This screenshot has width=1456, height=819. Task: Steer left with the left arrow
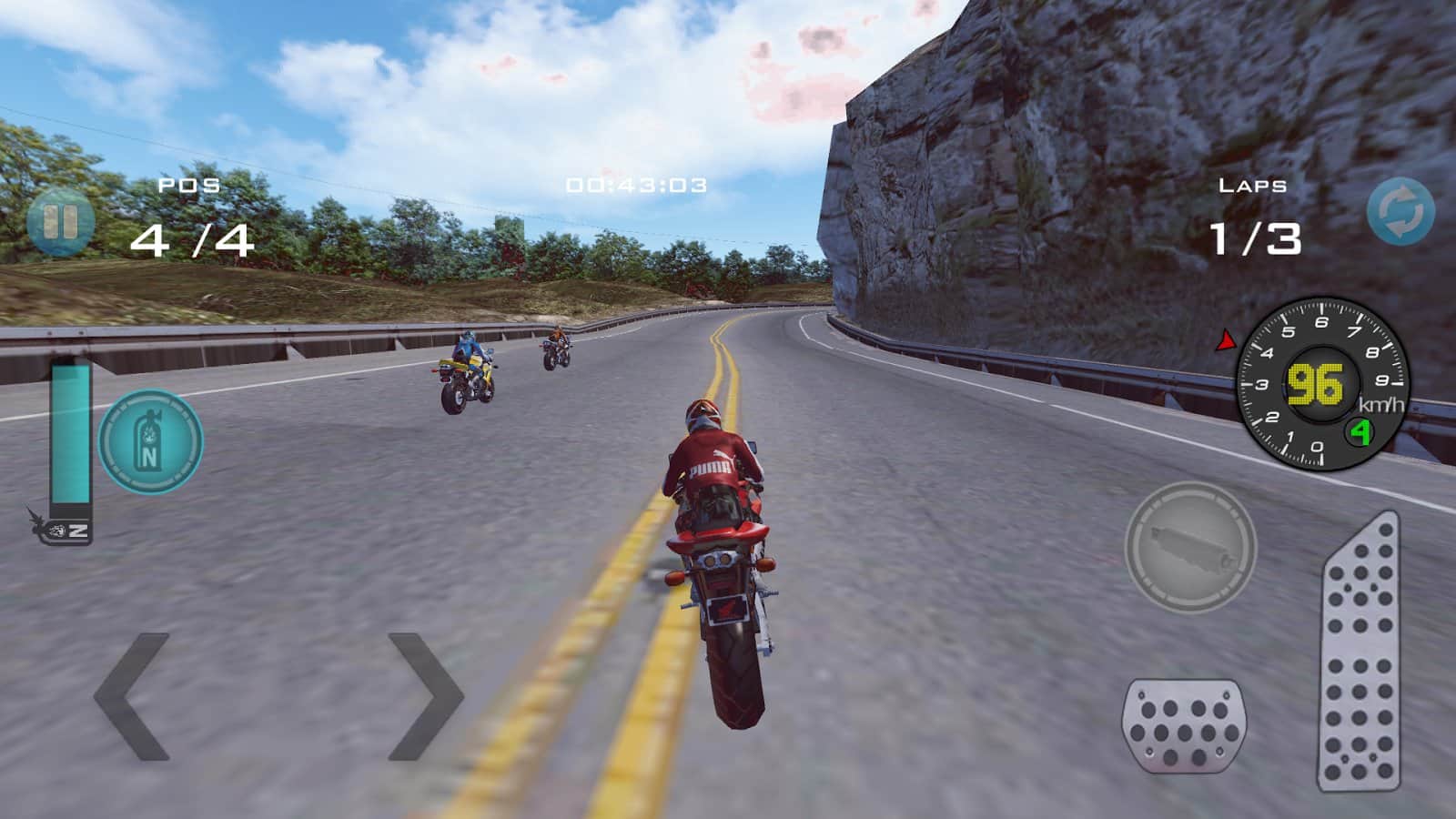[133, 697]
